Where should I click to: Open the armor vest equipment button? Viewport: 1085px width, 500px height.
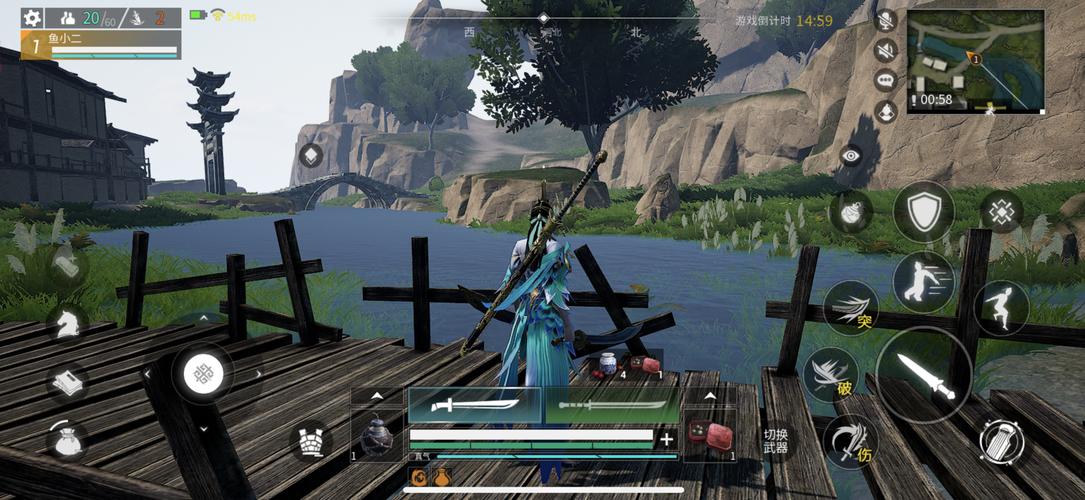coord(310,441)
